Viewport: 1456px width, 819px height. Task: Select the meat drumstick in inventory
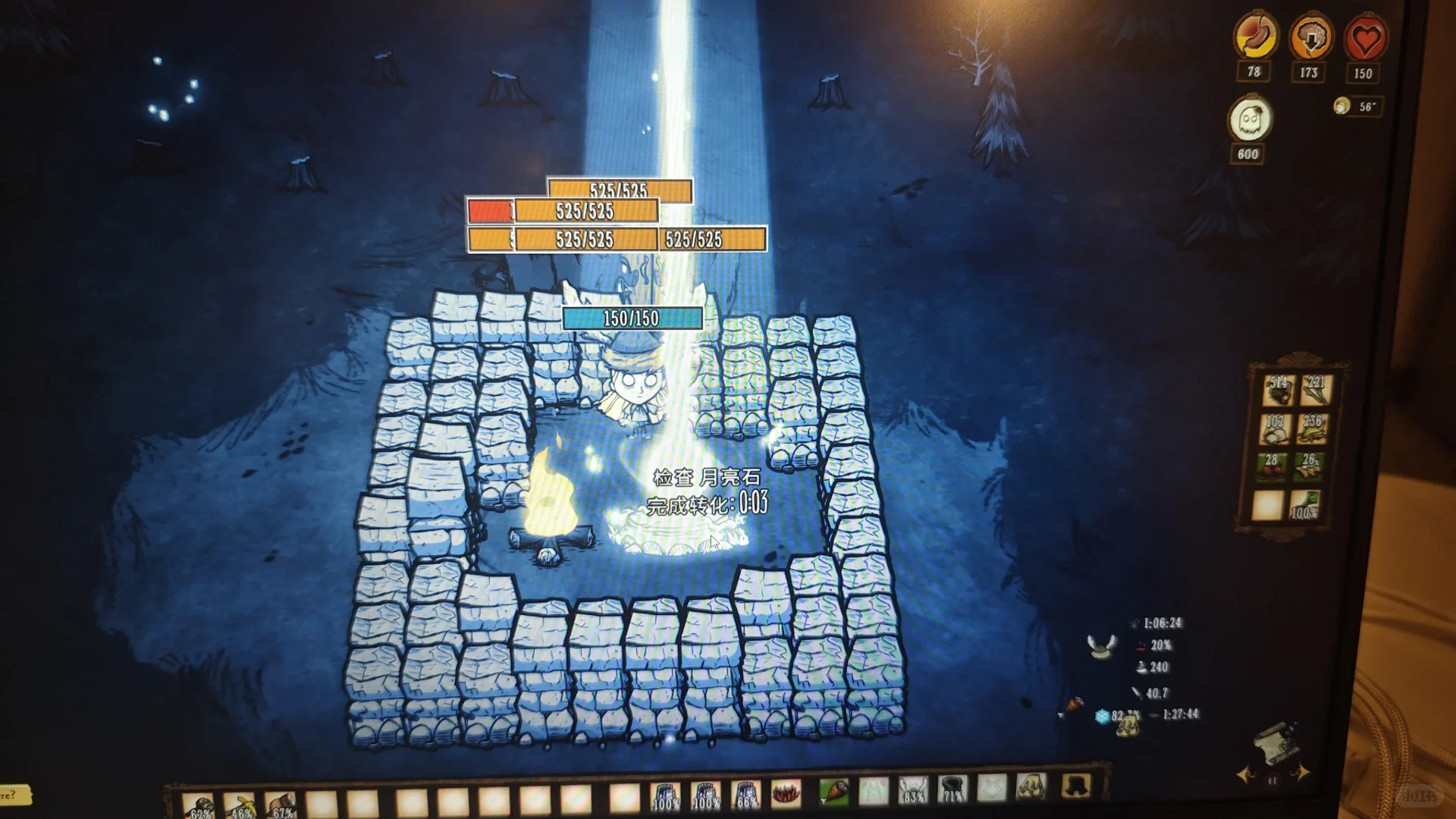pyautogui.click(x=833, y=792)
